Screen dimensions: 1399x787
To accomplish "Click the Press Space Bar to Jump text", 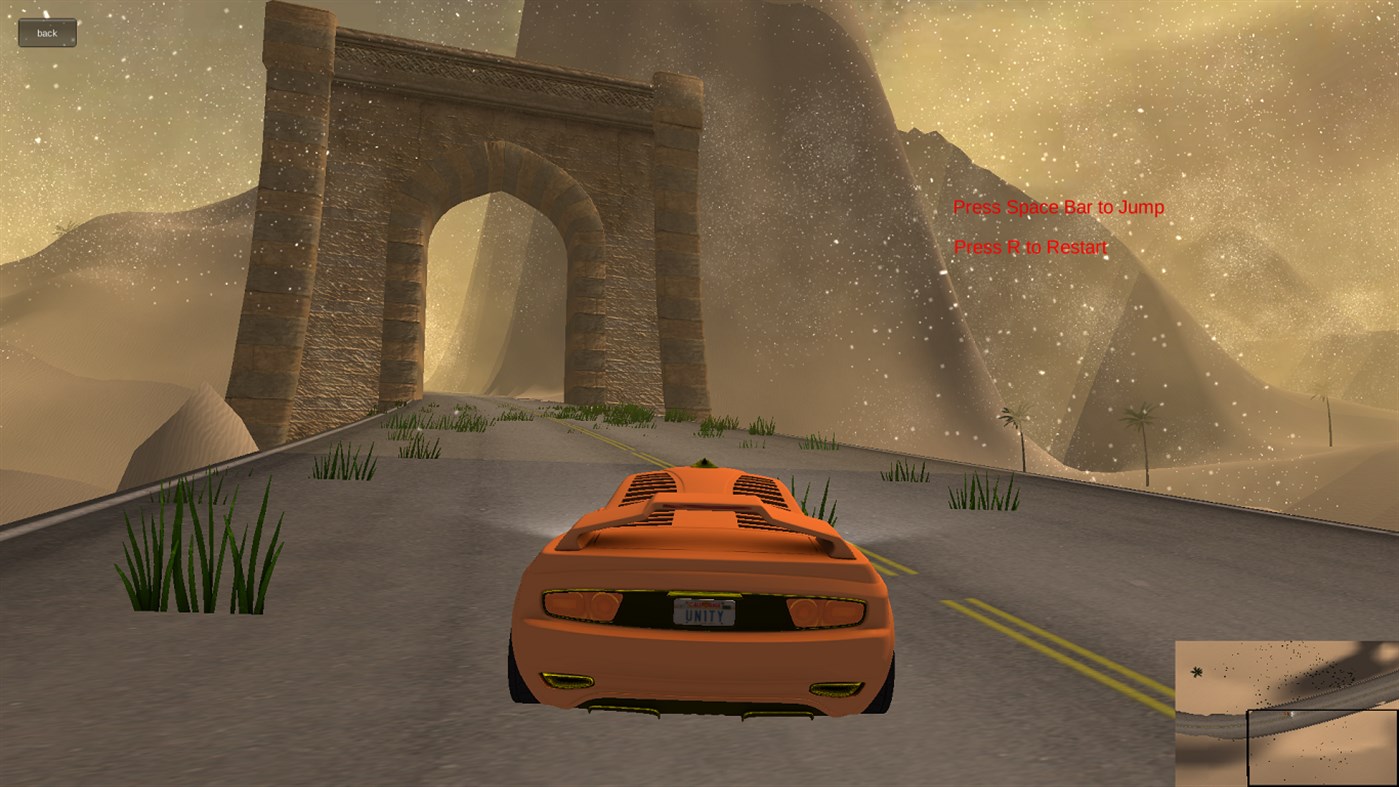I will pyautogui.click(x=1058, y=207).
